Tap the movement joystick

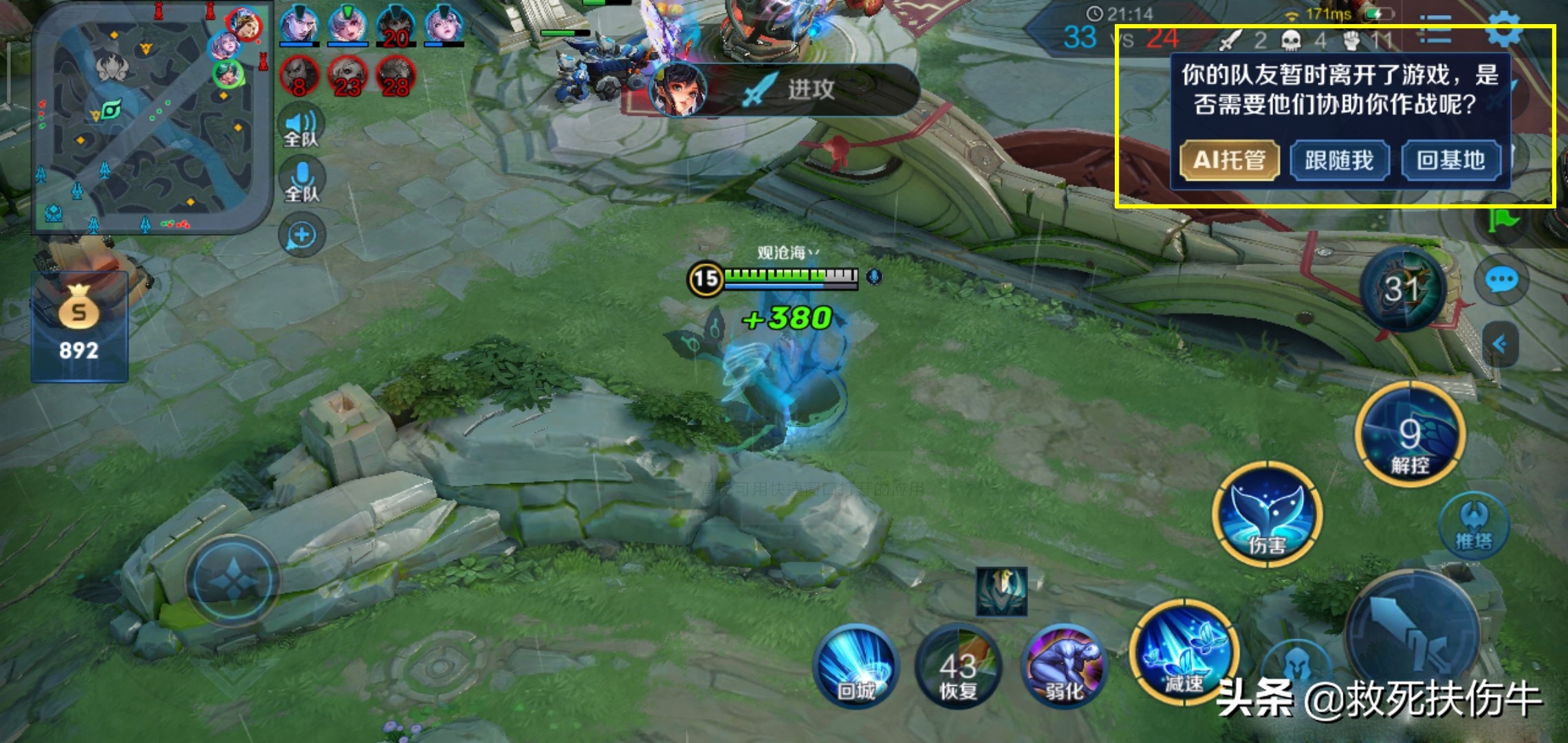234,581
